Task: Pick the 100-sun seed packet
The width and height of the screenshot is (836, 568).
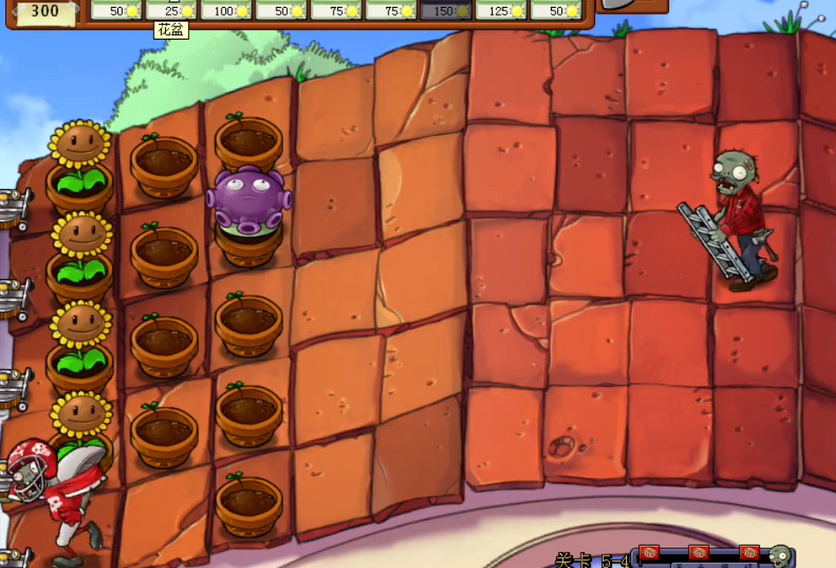Action: tap(227, 10)
